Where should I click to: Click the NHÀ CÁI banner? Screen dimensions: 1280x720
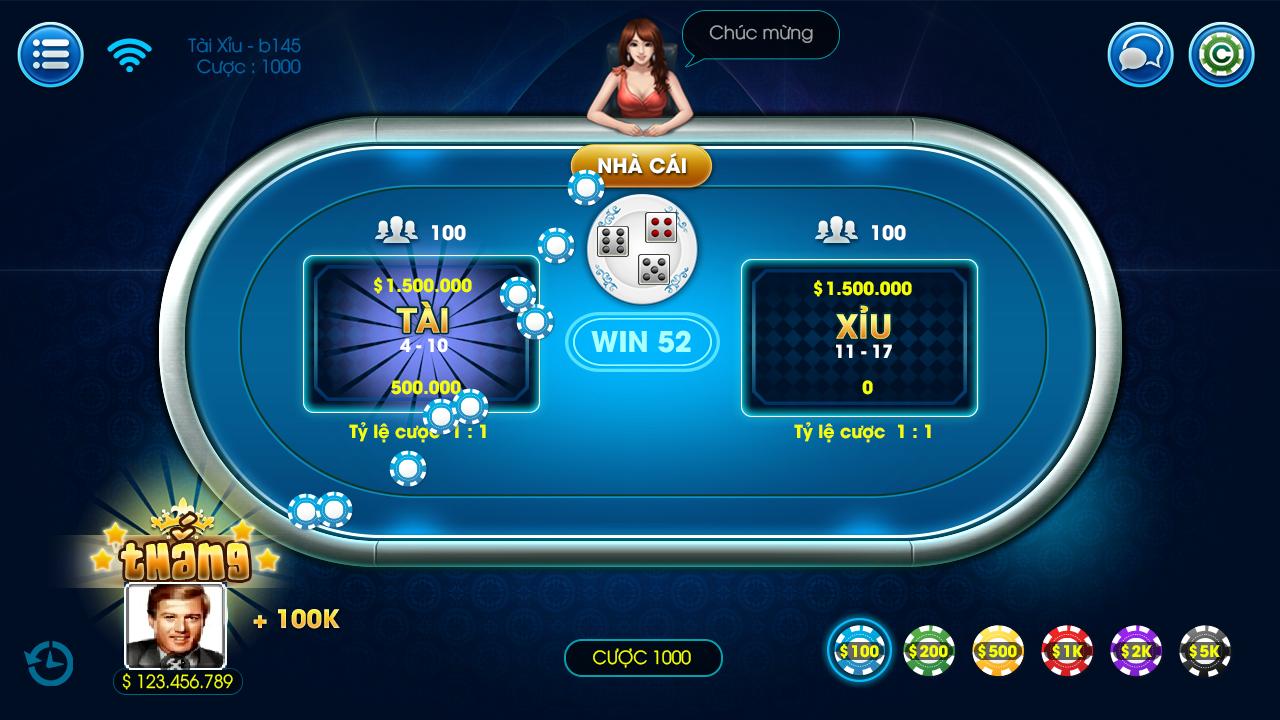coord(642,166)
